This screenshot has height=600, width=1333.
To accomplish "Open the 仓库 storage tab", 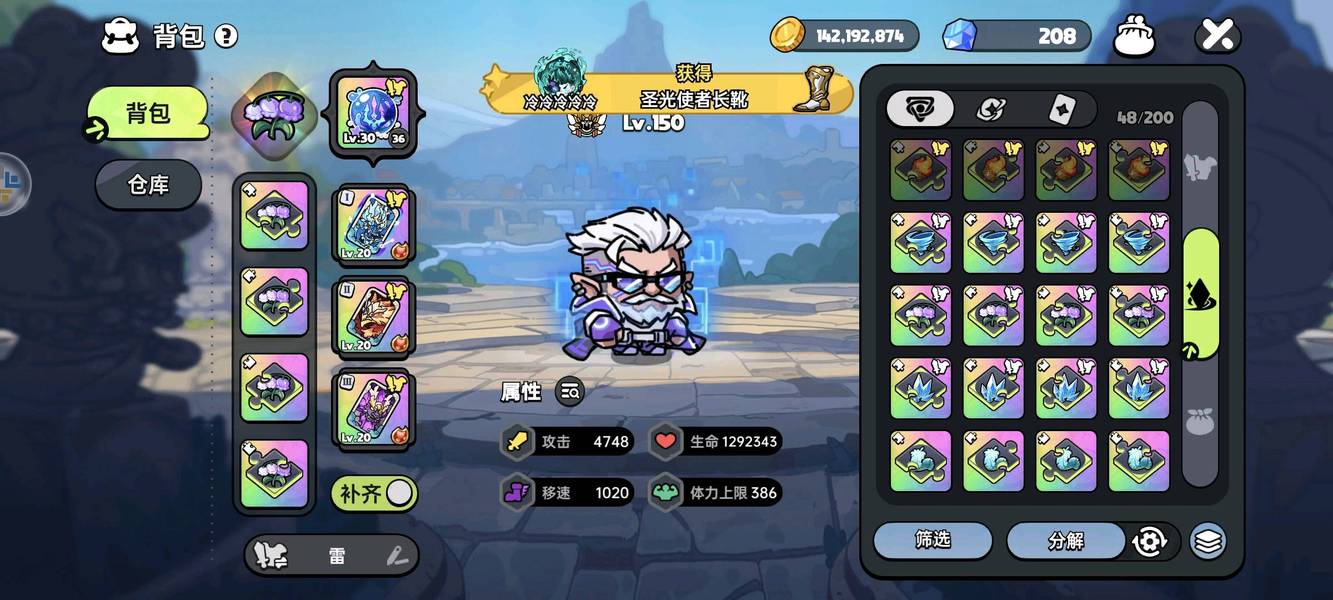I will [148, 185].
